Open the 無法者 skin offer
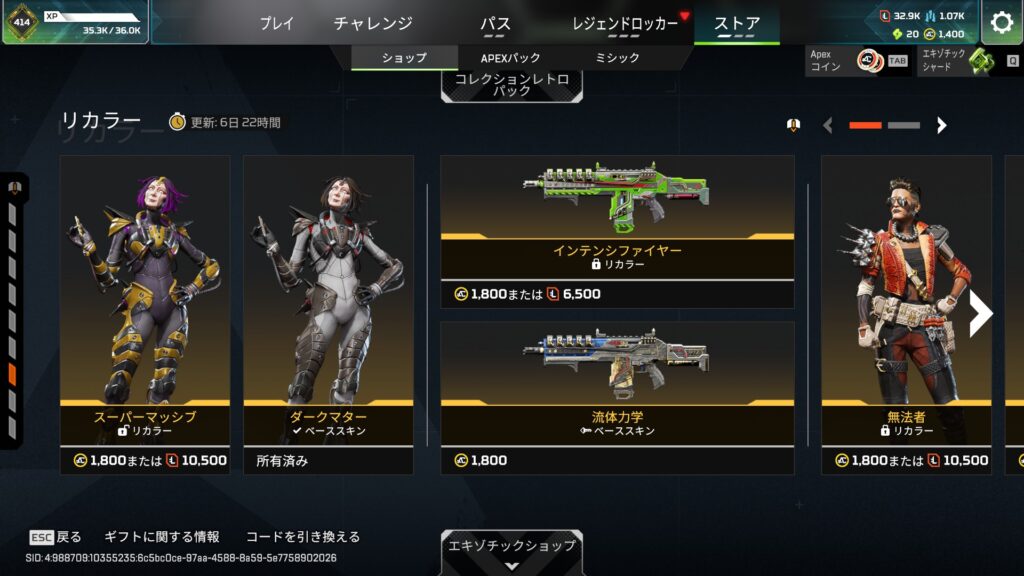1024x576 pixels. point(906,300)
